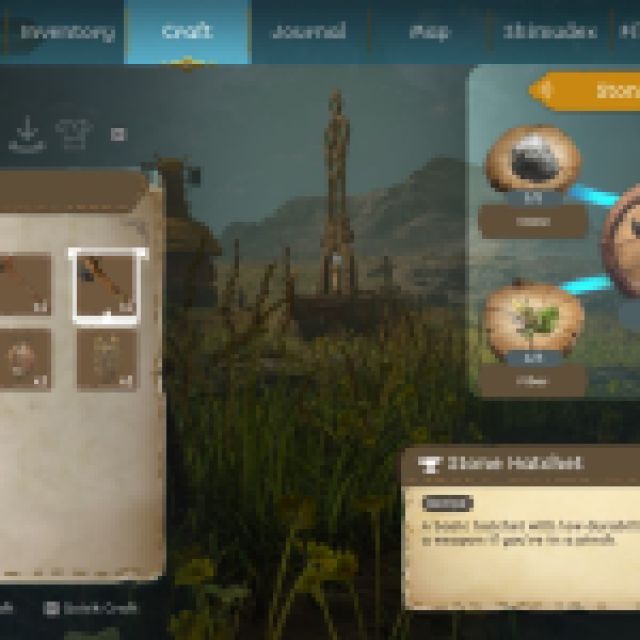Open the Journal tab
The height and width of the screenshot is (640, 640).
pyautogui.click(x=309, y=31)
